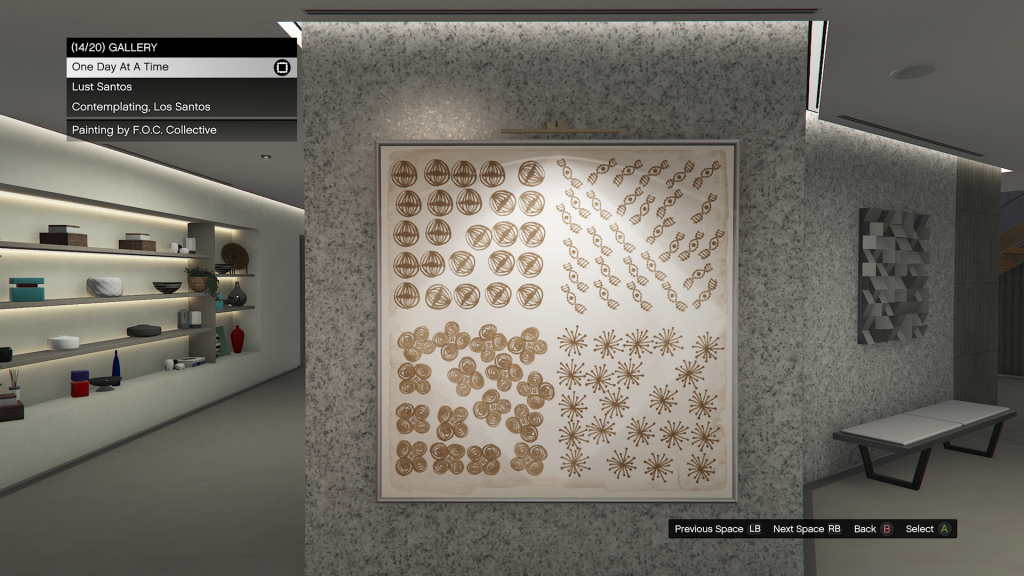Click the Back option
Image resolution: width=1024 pixels, height=576 pixels.
tap(872, 529)
